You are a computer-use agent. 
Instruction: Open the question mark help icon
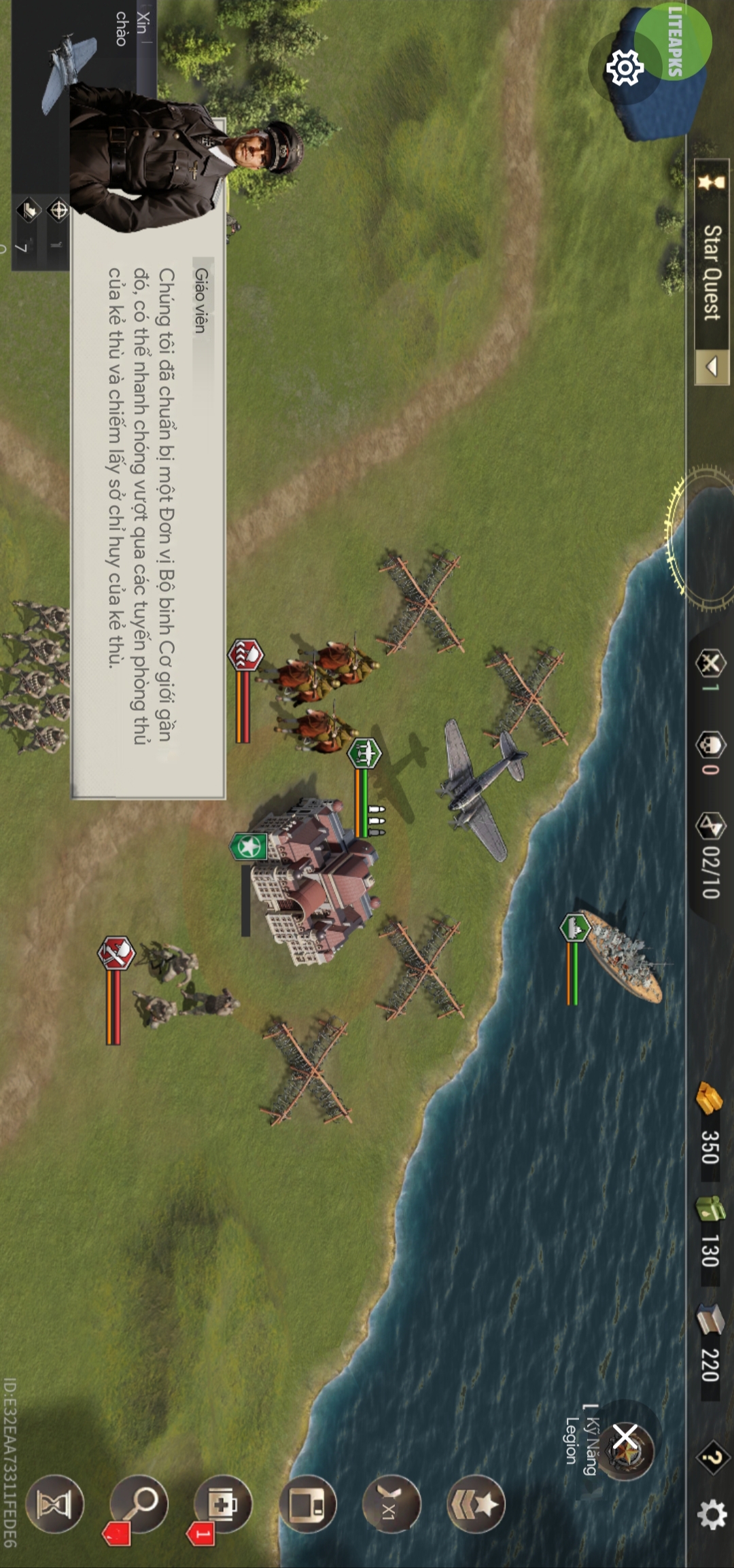711,1457
